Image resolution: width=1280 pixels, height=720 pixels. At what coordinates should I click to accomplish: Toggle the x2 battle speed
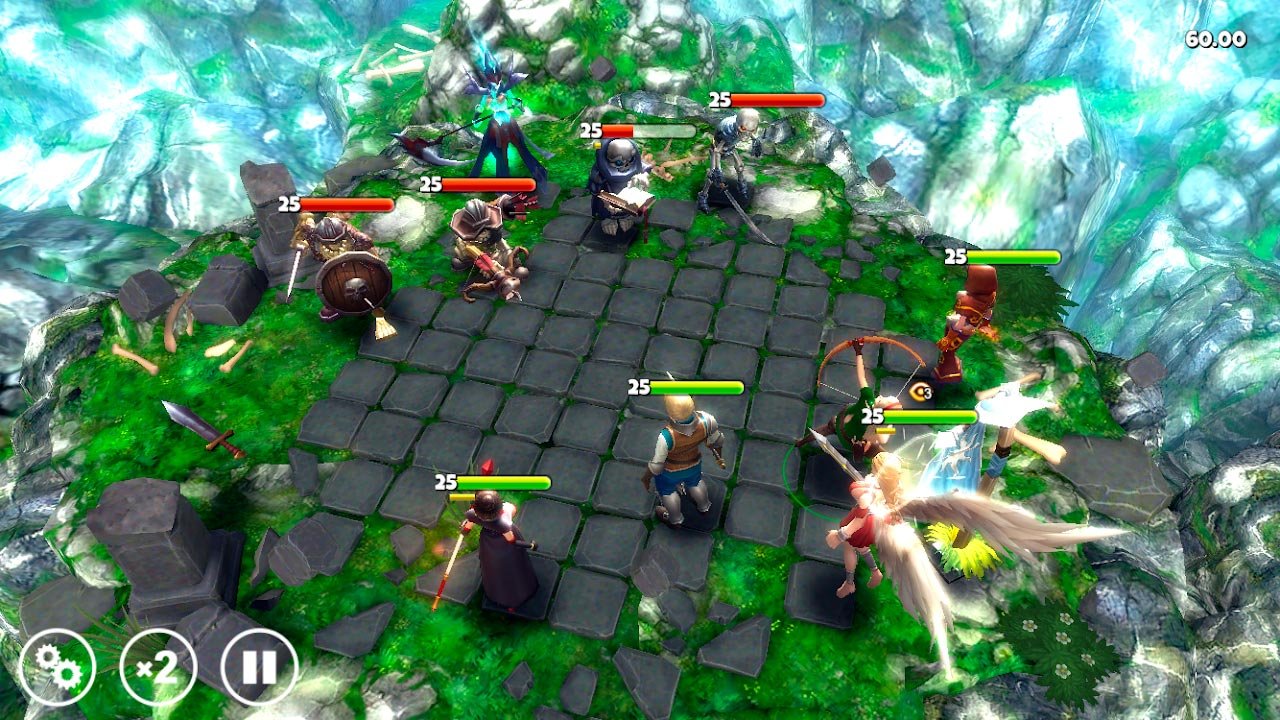pos(158,667)
